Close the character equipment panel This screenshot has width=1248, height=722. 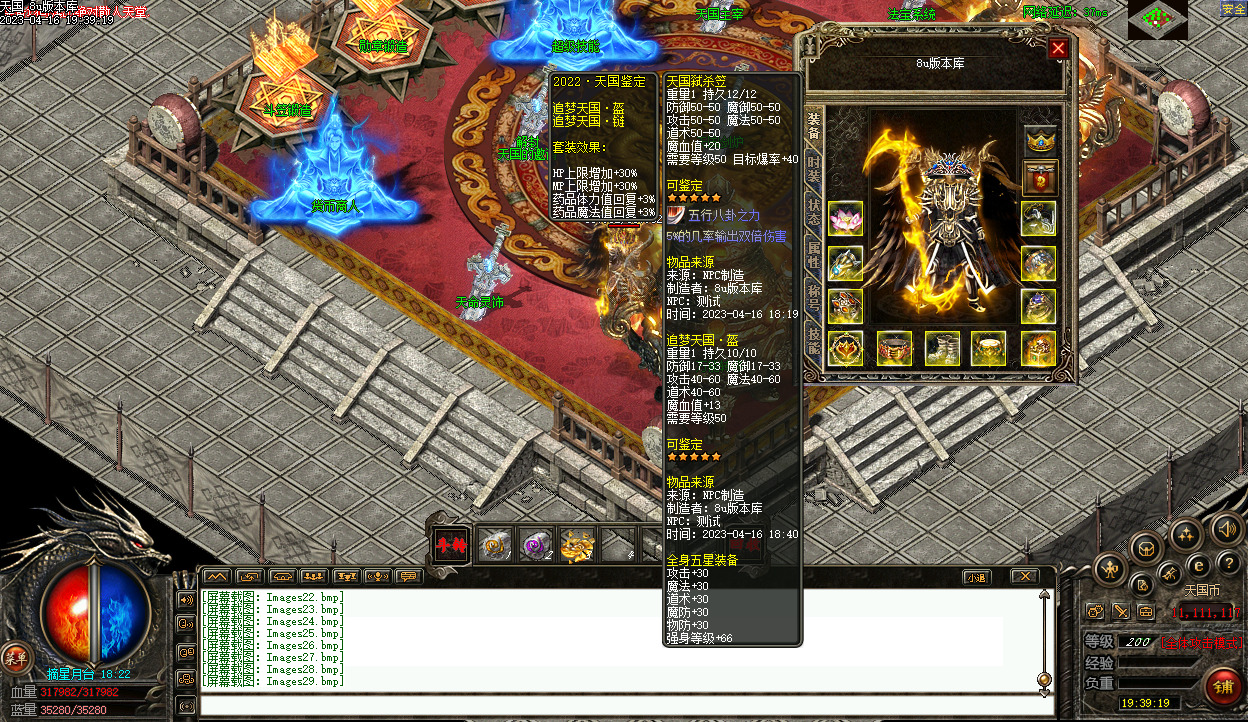1058,48
